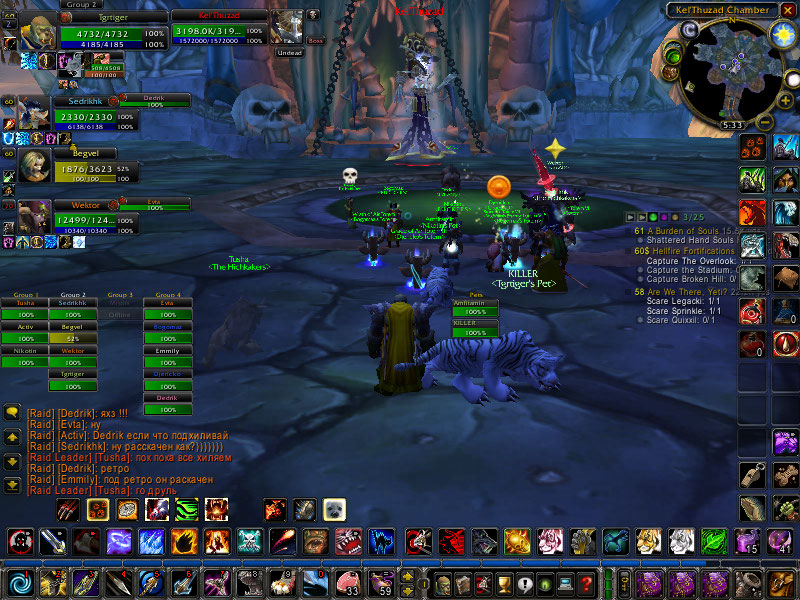Image resolution: width=800 pixels, height=600 pixels.
Task: Jump chat to the bottom
Action: tap(12, 486)
